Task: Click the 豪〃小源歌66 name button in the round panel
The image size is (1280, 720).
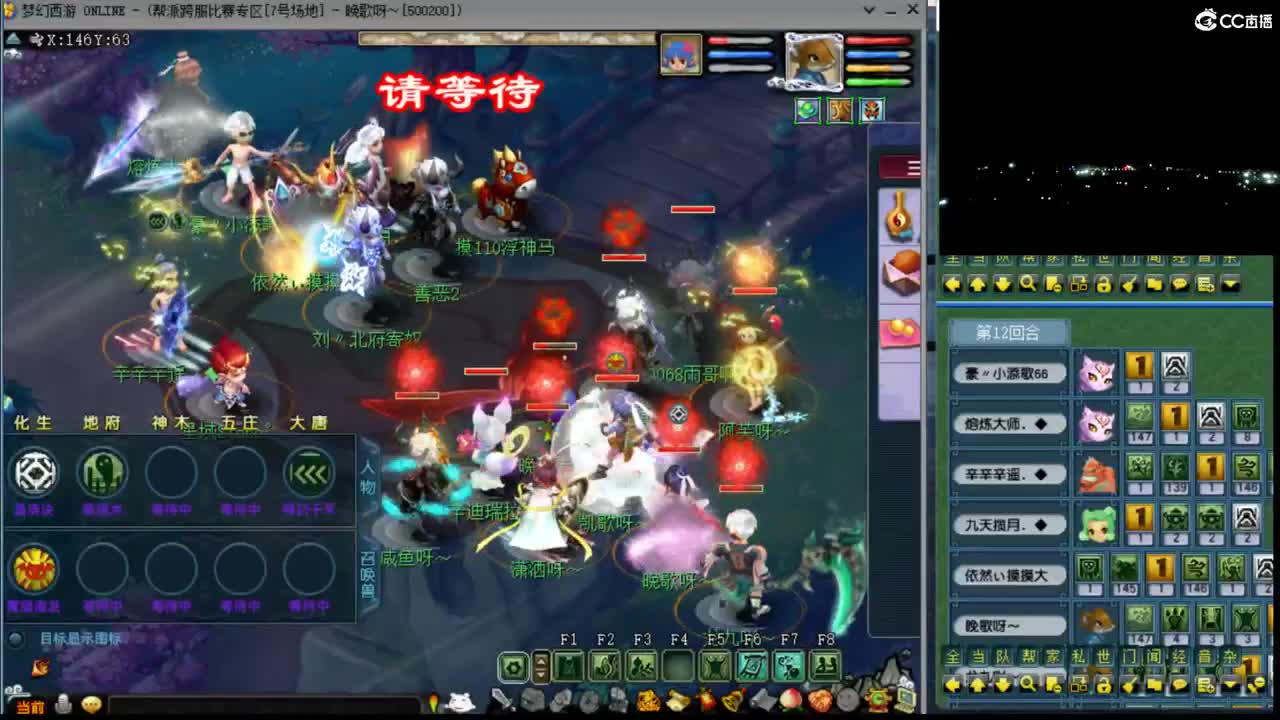Action: tap(1008, 372)
